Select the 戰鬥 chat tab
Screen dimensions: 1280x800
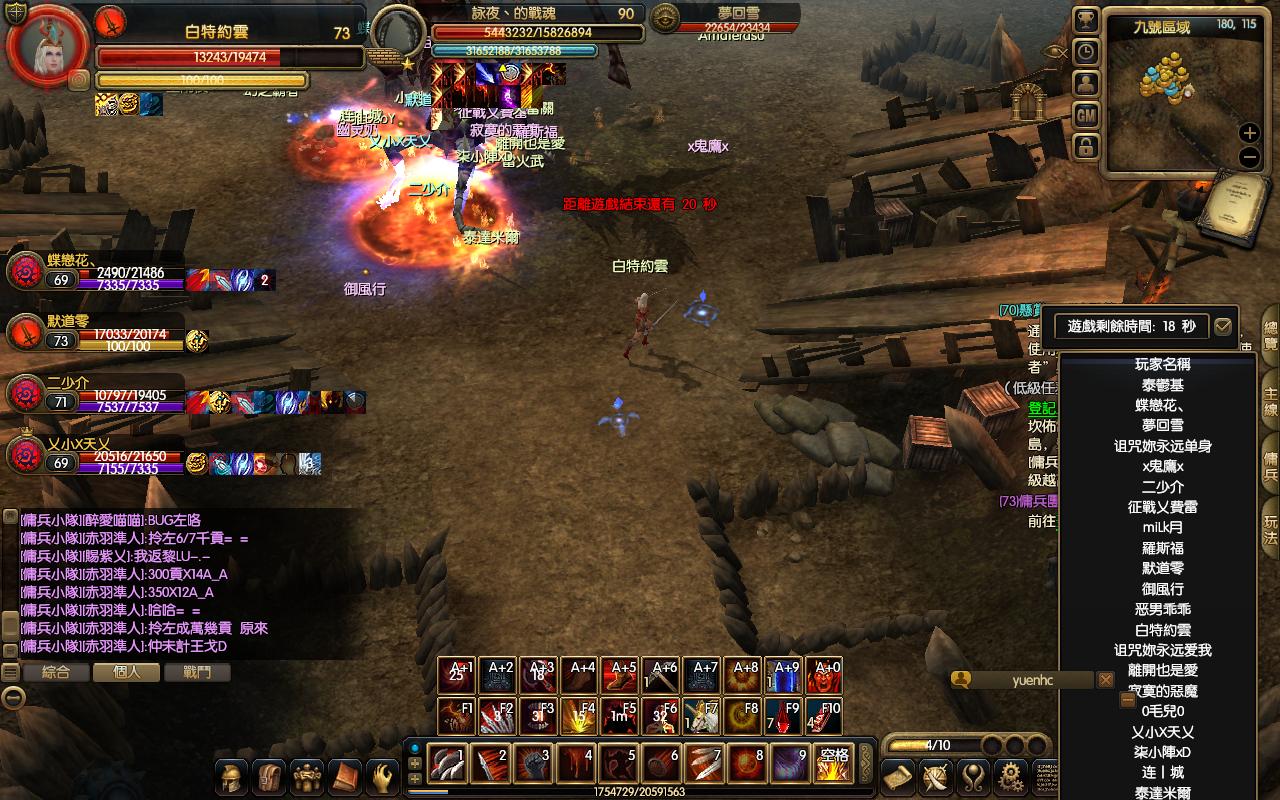tap(198, 672)
